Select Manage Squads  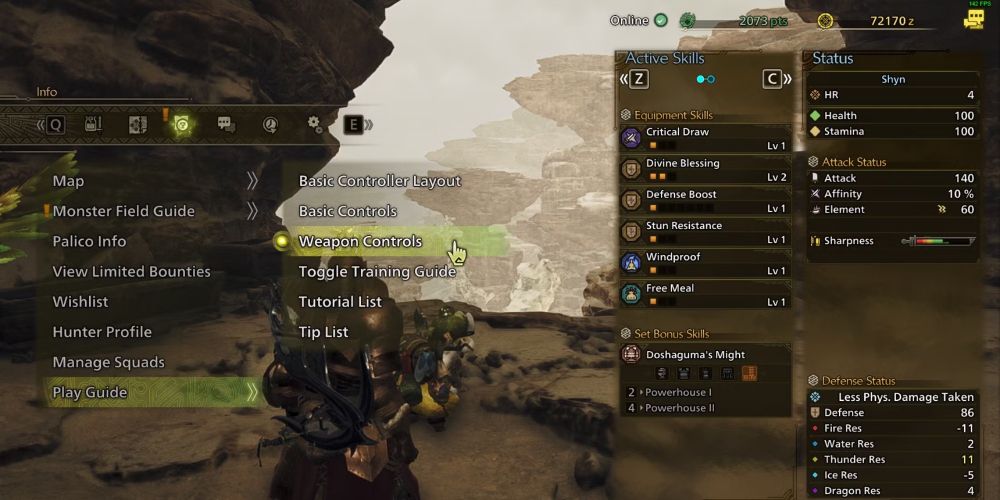[x=108, y=362]
